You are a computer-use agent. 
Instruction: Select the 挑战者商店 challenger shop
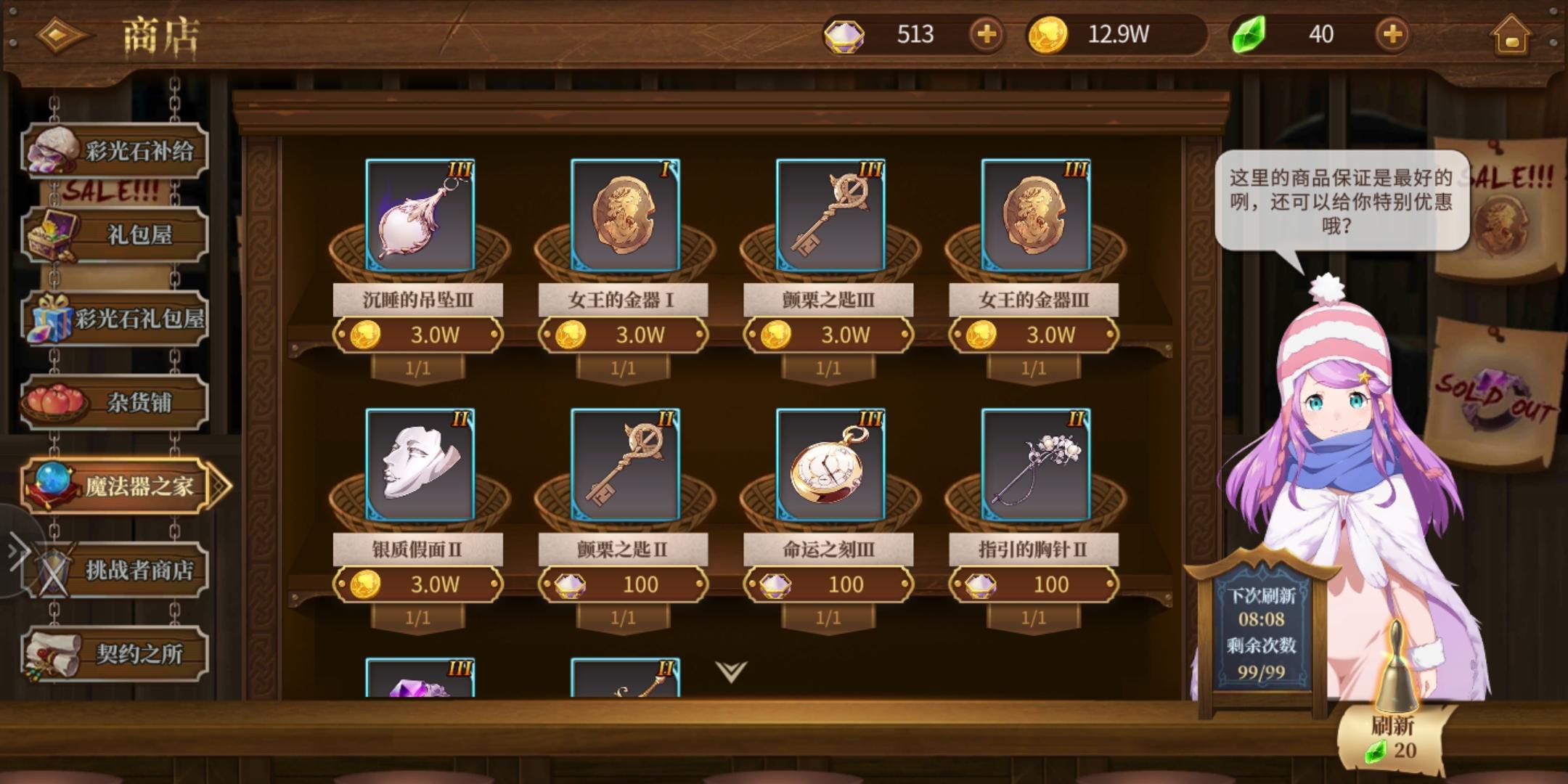116,571
